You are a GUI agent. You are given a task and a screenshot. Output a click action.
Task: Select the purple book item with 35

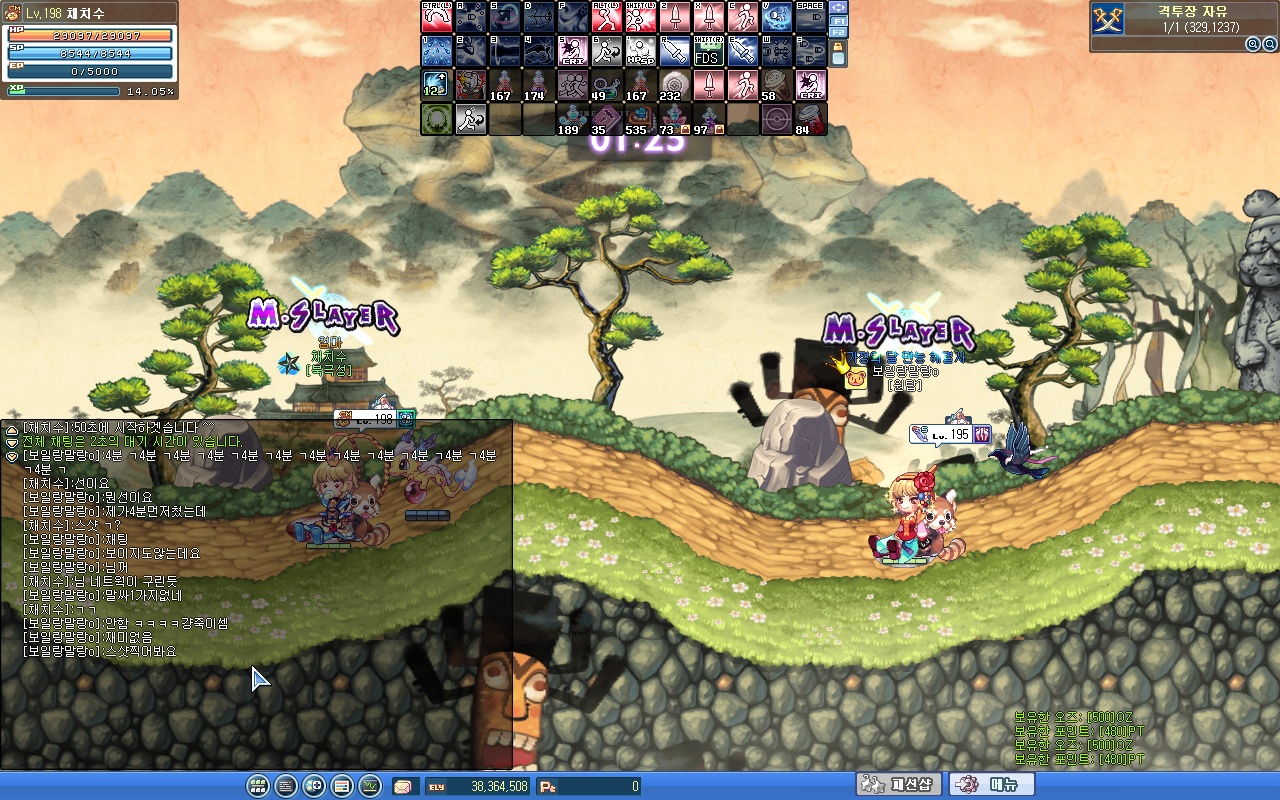[606, 119]
